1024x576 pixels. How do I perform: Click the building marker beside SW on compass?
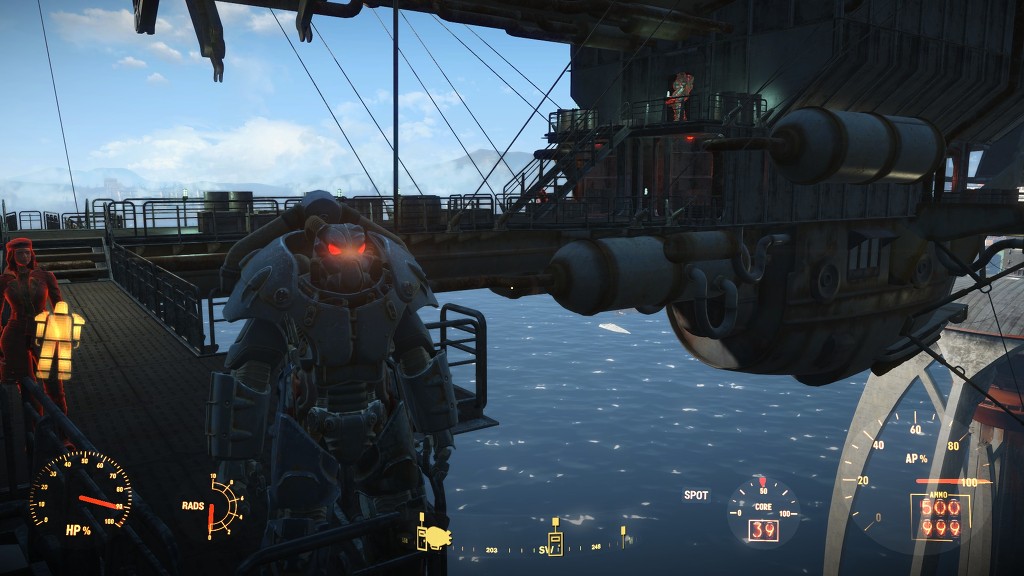pos(556,542)
